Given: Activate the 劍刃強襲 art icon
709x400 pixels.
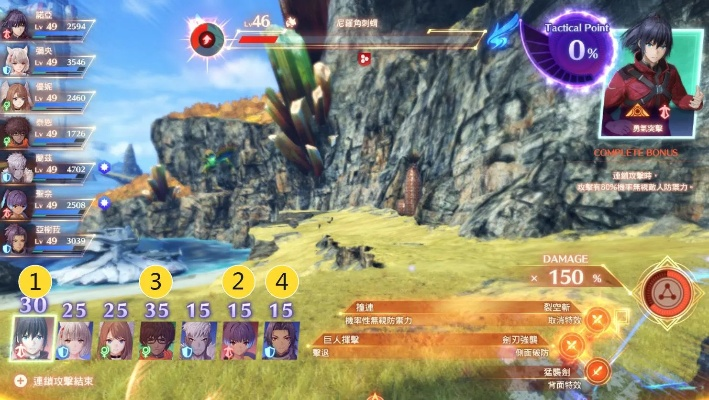Looking at the screenshot, I should pyautogui.click(x=572, y=346).
